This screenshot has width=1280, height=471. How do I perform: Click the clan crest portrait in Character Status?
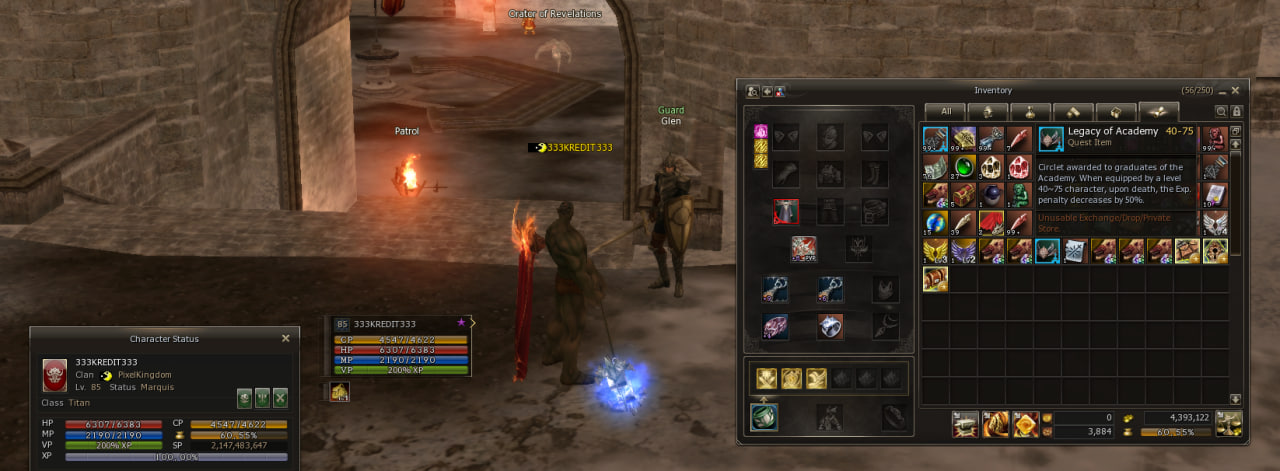54,375
